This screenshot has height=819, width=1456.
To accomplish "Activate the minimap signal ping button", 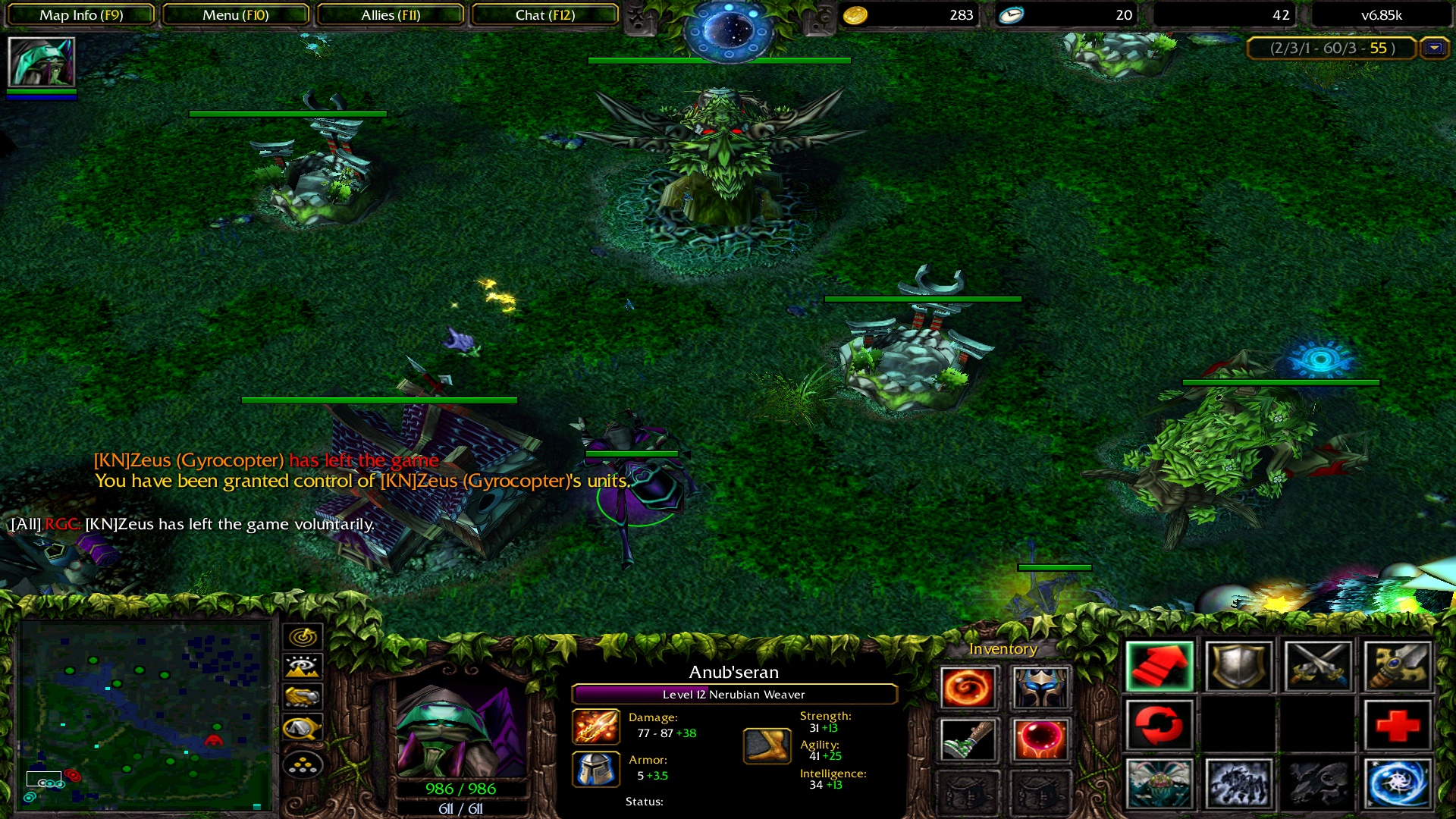I will pos(303,637).
